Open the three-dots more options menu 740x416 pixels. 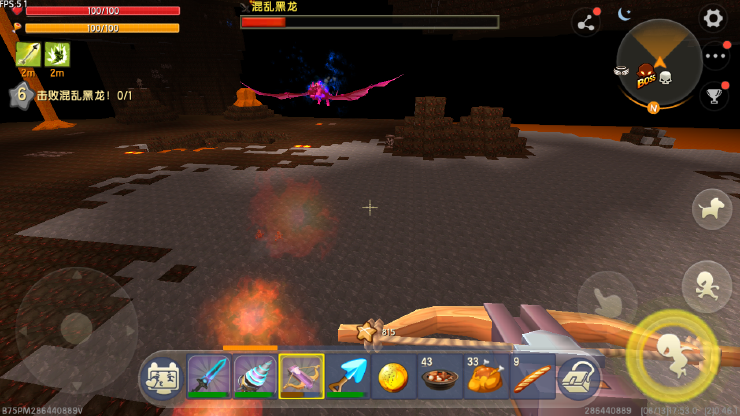[715, 57]
